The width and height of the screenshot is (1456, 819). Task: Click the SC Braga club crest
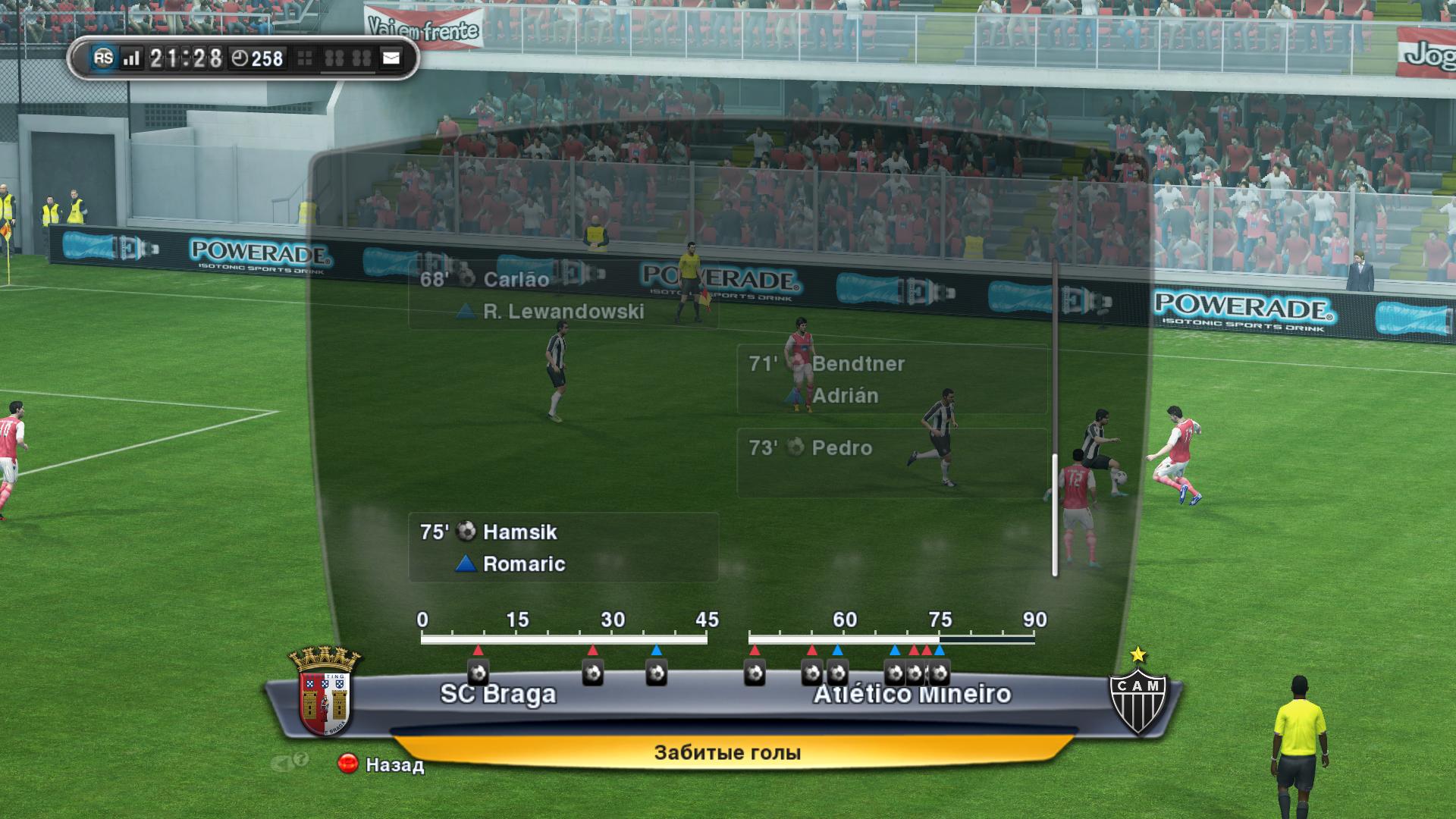pos(325,692)
